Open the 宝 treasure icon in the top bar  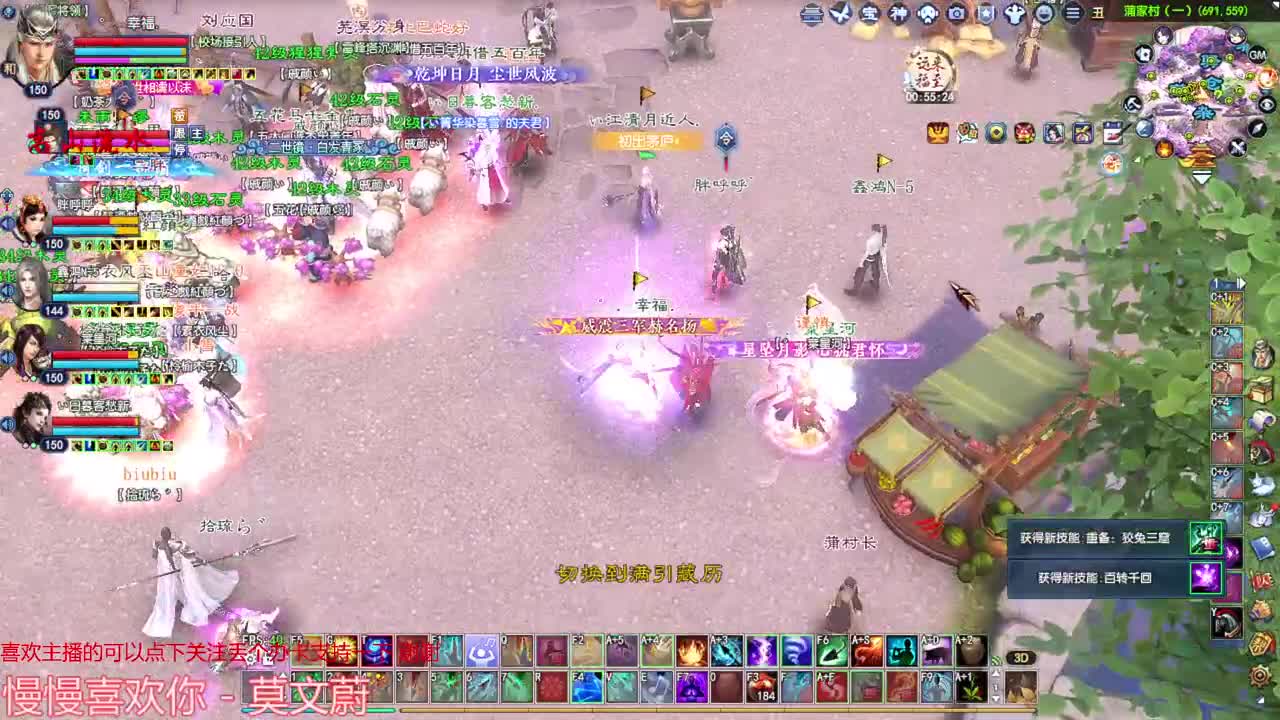click(x=867, y=15)
